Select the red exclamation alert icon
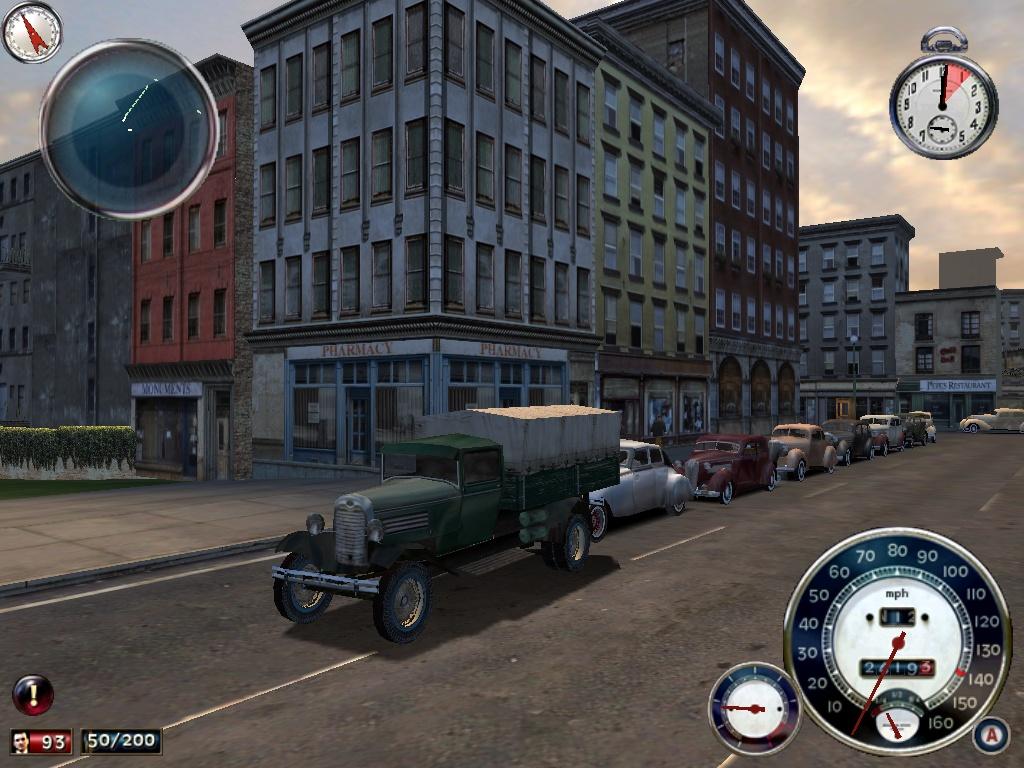1024x768 pixels. coord(32,694)
